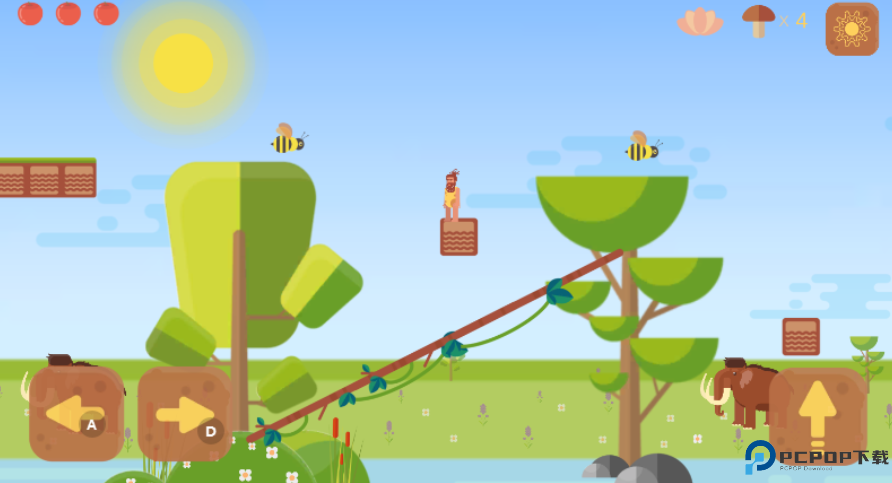Open the gear settings button
Image resolution: width=892 pixels, height=483 pixels.
tap(852, 28)
